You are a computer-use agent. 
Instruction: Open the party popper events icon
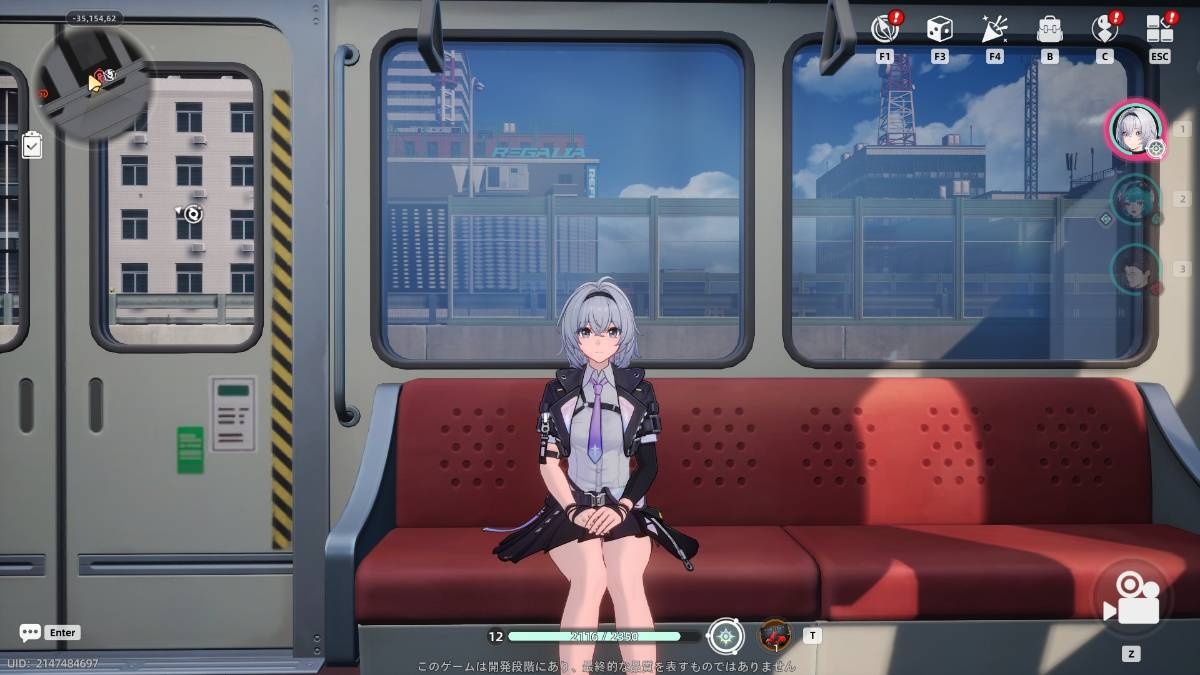tap(994, 29)
